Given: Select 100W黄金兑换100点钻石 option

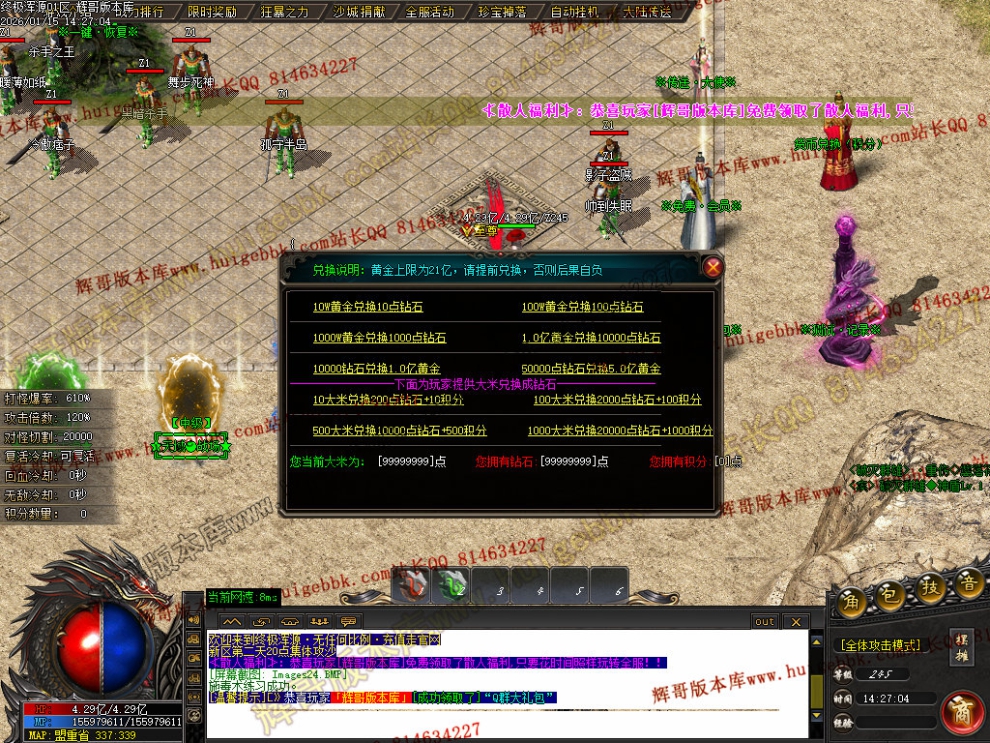Looking at the screenshot, I should point(582,307).
